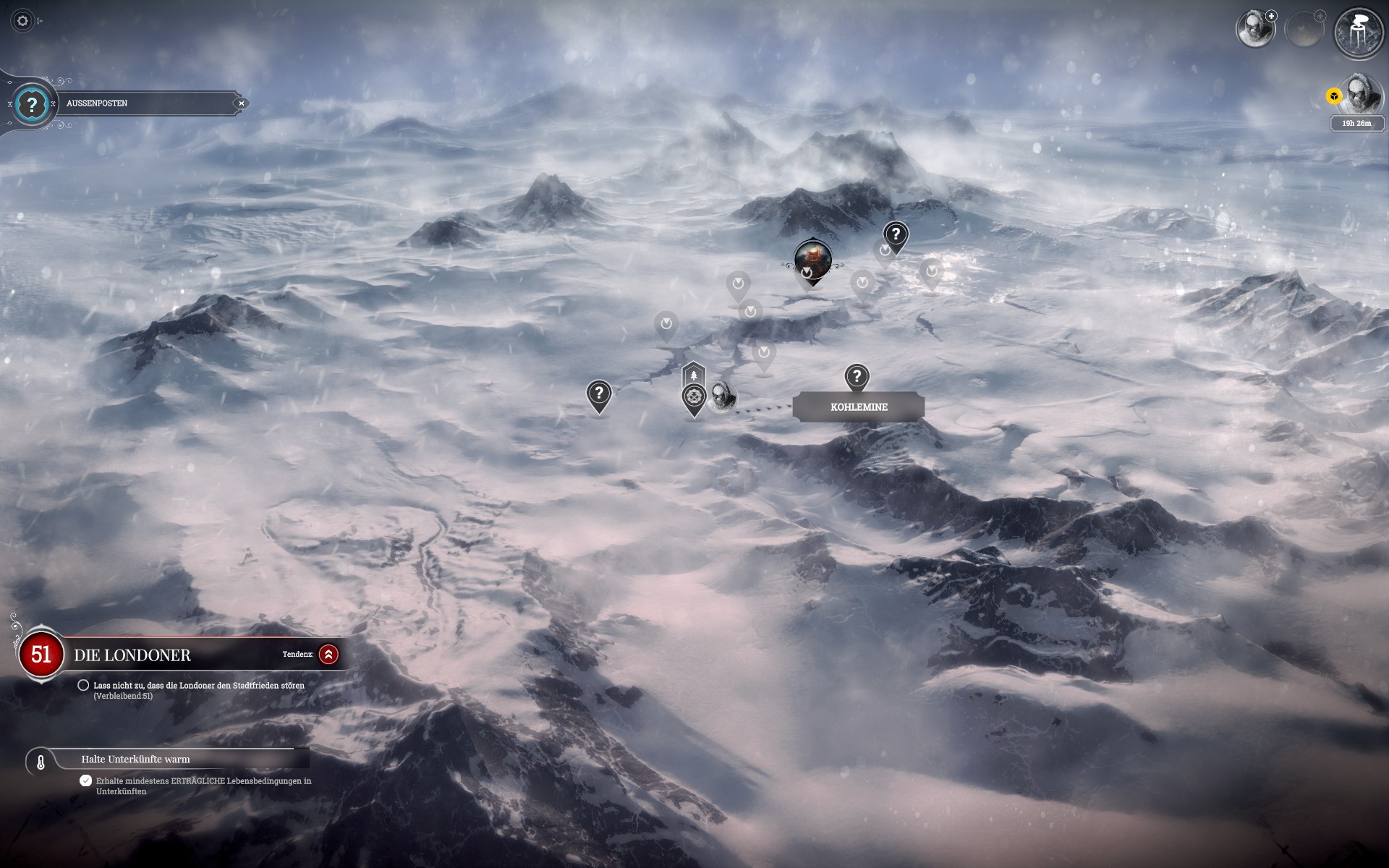Select the scout team portrait with plus badge
The image size is (1389, 868).
pos(1255,30)
